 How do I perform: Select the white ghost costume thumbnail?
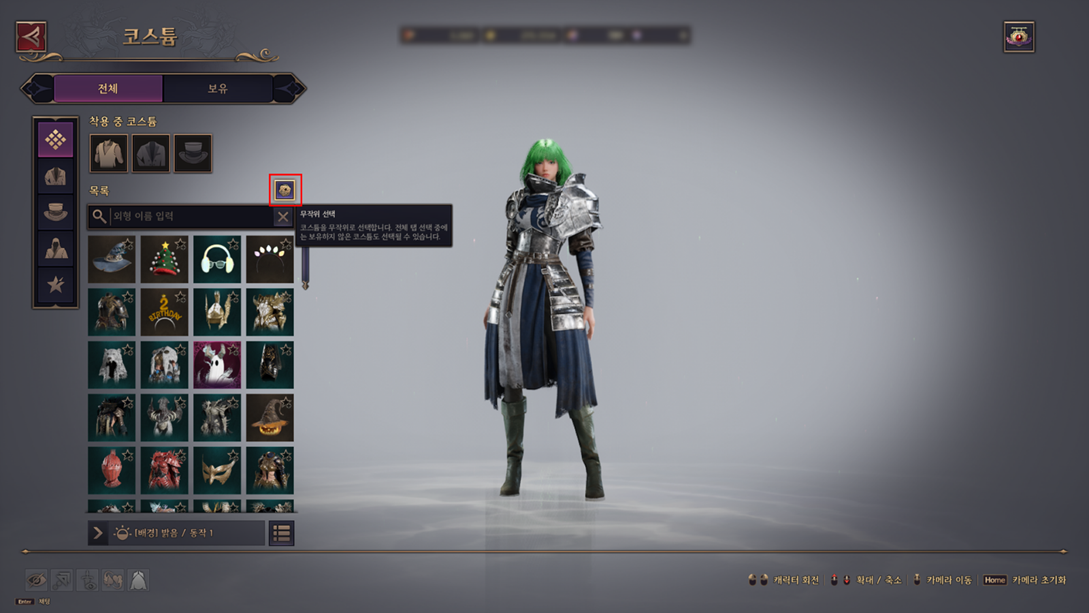tap(217, 364)
